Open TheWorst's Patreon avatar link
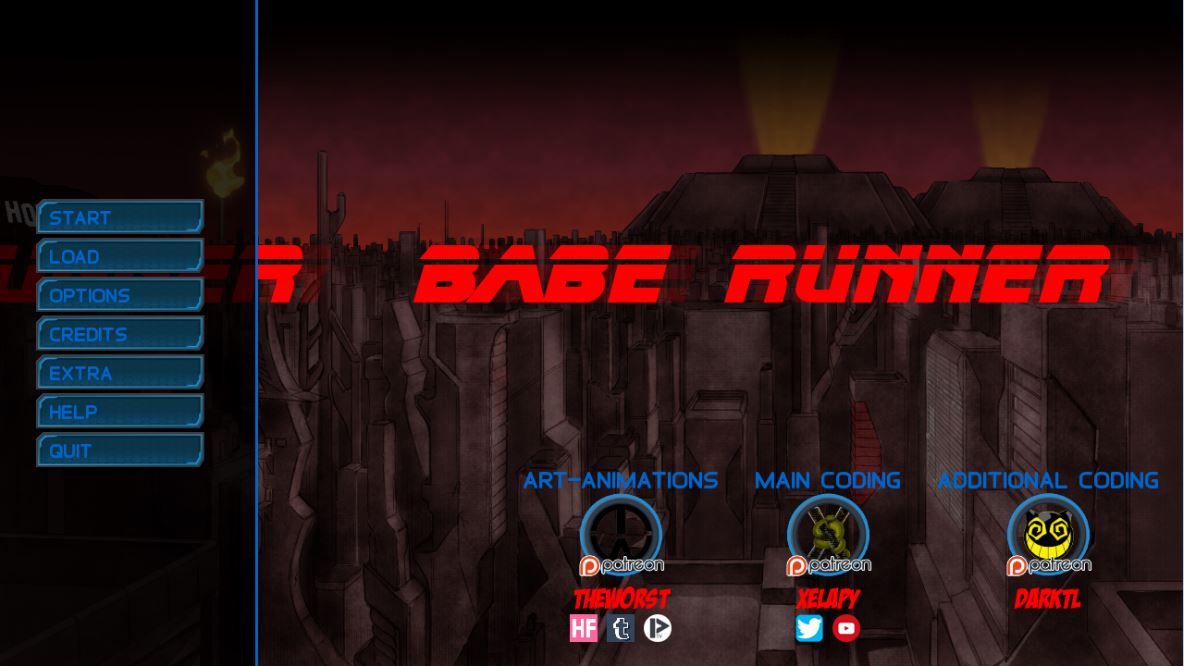The width and height of the screenshot is (1184, 666). click(621, 535)
